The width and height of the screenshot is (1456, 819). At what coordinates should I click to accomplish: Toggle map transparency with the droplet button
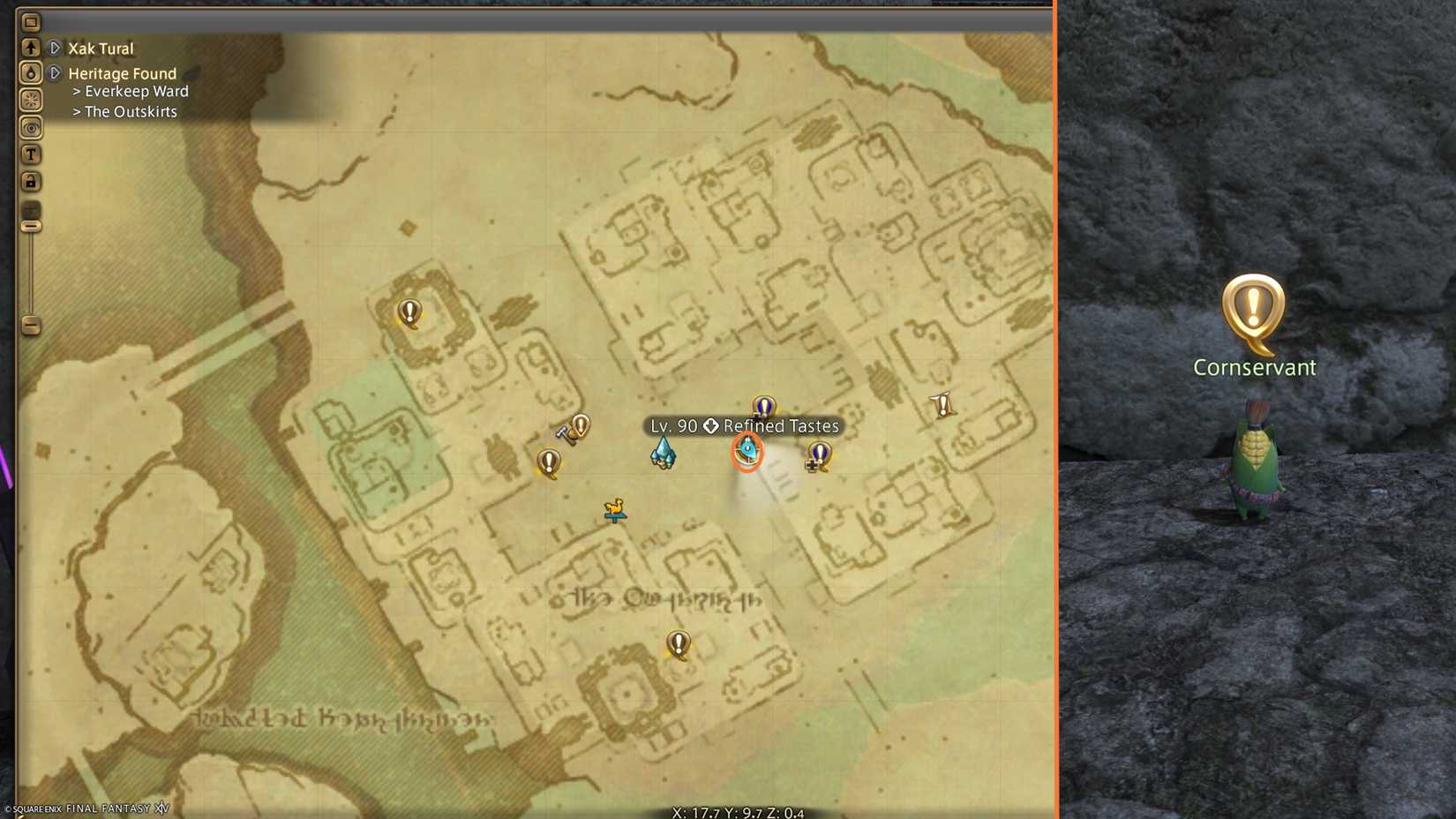click(31, 72)
